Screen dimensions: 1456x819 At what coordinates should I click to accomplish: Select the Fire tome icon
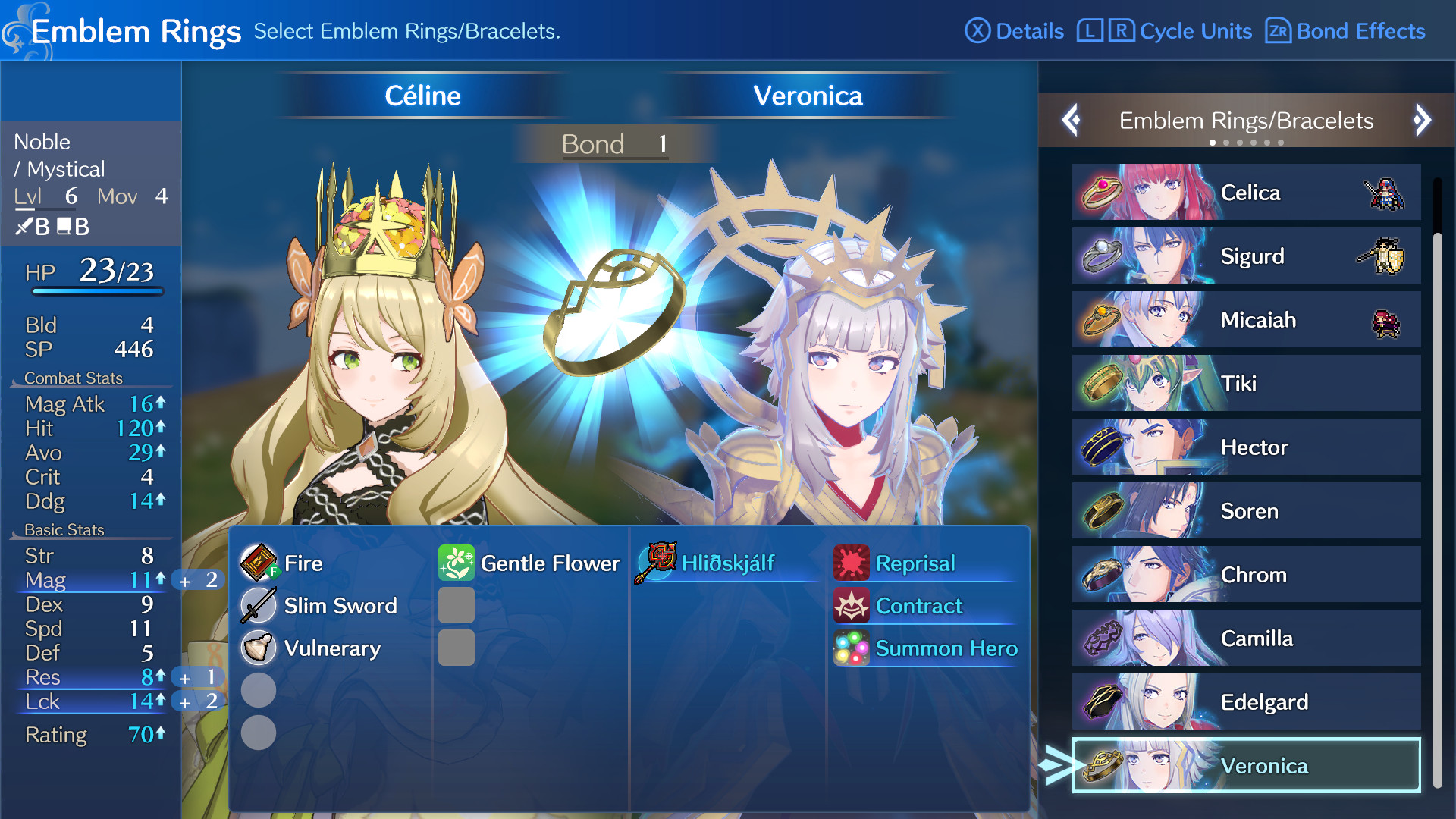click(x=259, y=563)
